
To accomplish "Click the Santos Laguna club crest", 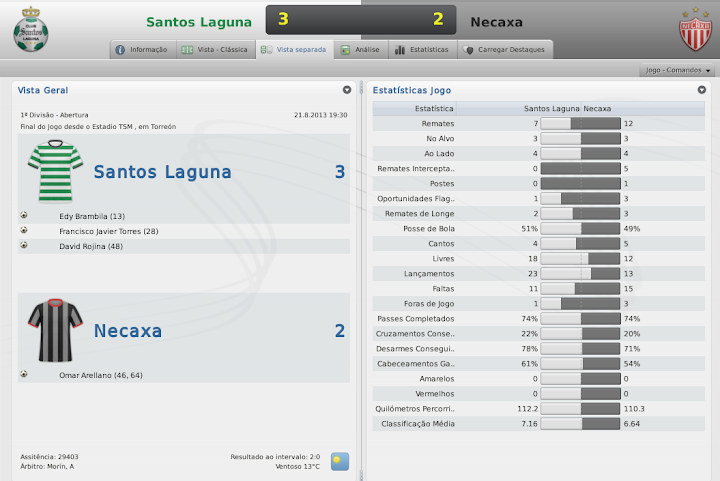I will 31,30.
